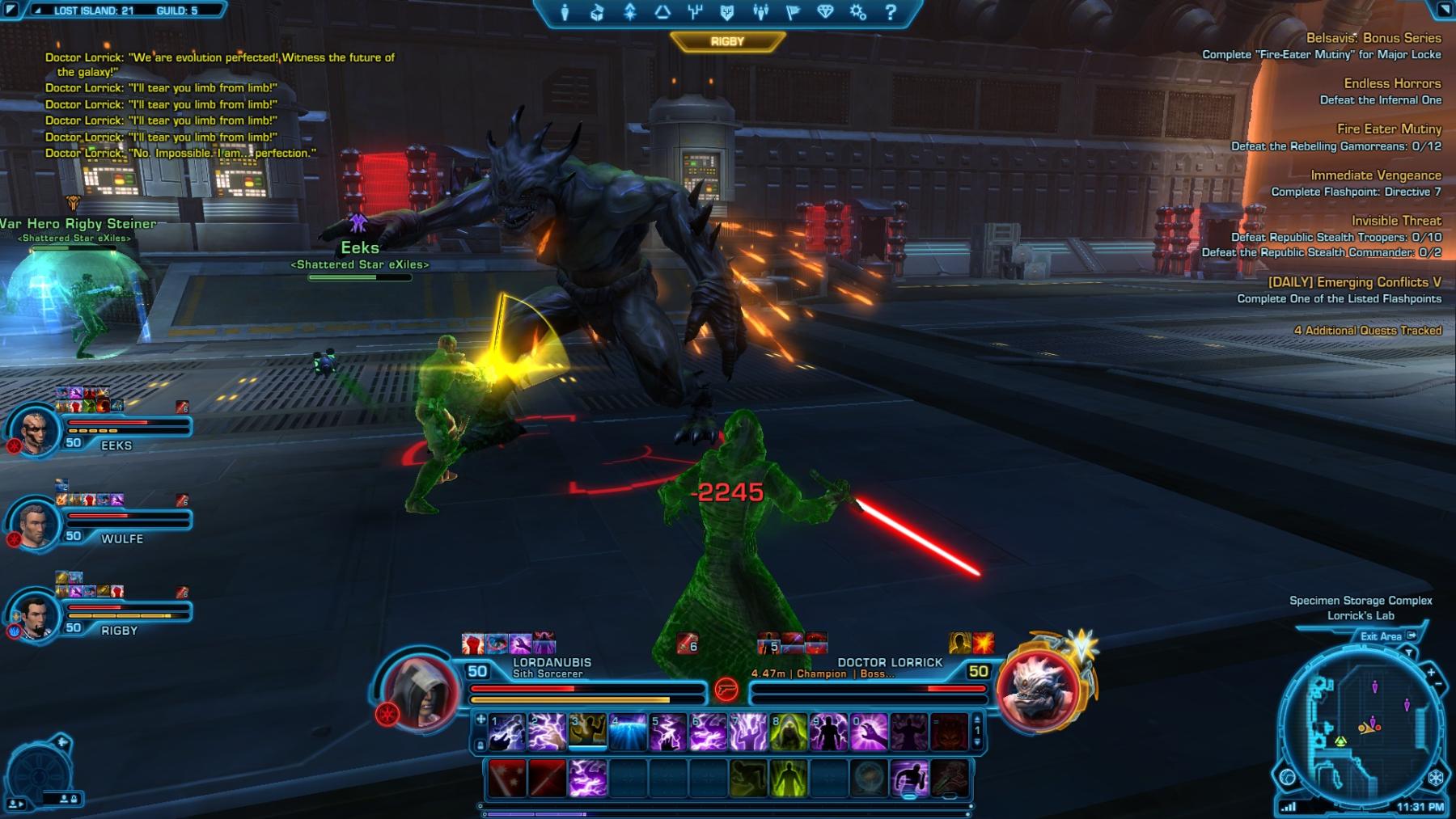Open the Cartel Market diamond icon
1456x819 pixels.
coord(825,12)
